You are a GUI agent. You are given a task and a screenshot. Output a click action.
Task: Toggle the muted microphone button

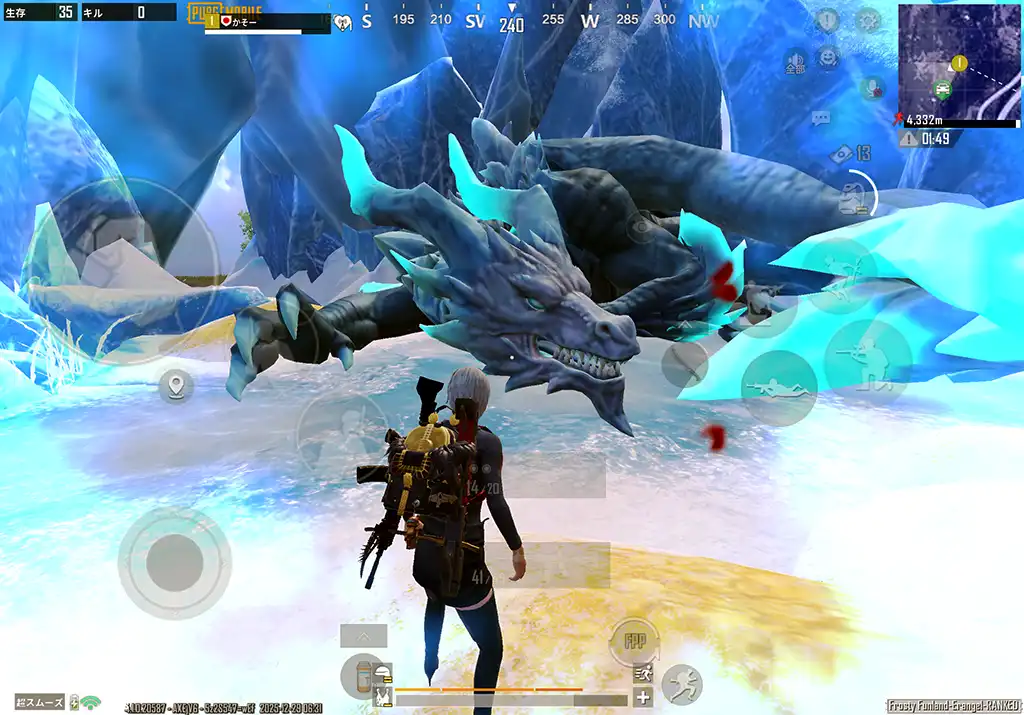pos(873,88)
